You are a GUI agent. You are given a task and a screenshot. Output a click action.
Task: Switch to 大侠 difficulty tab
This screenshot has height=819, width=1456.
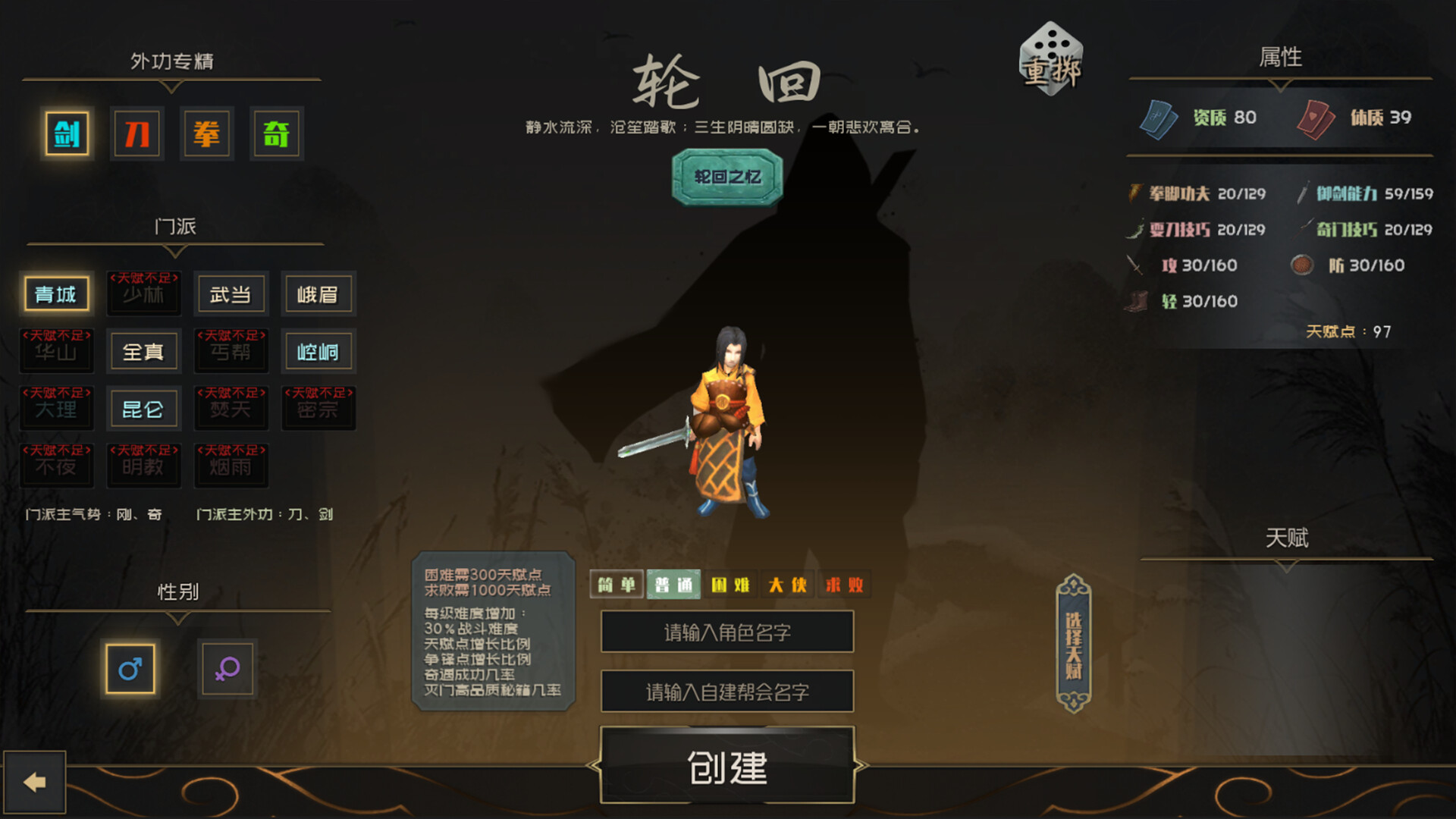[786, 584]
